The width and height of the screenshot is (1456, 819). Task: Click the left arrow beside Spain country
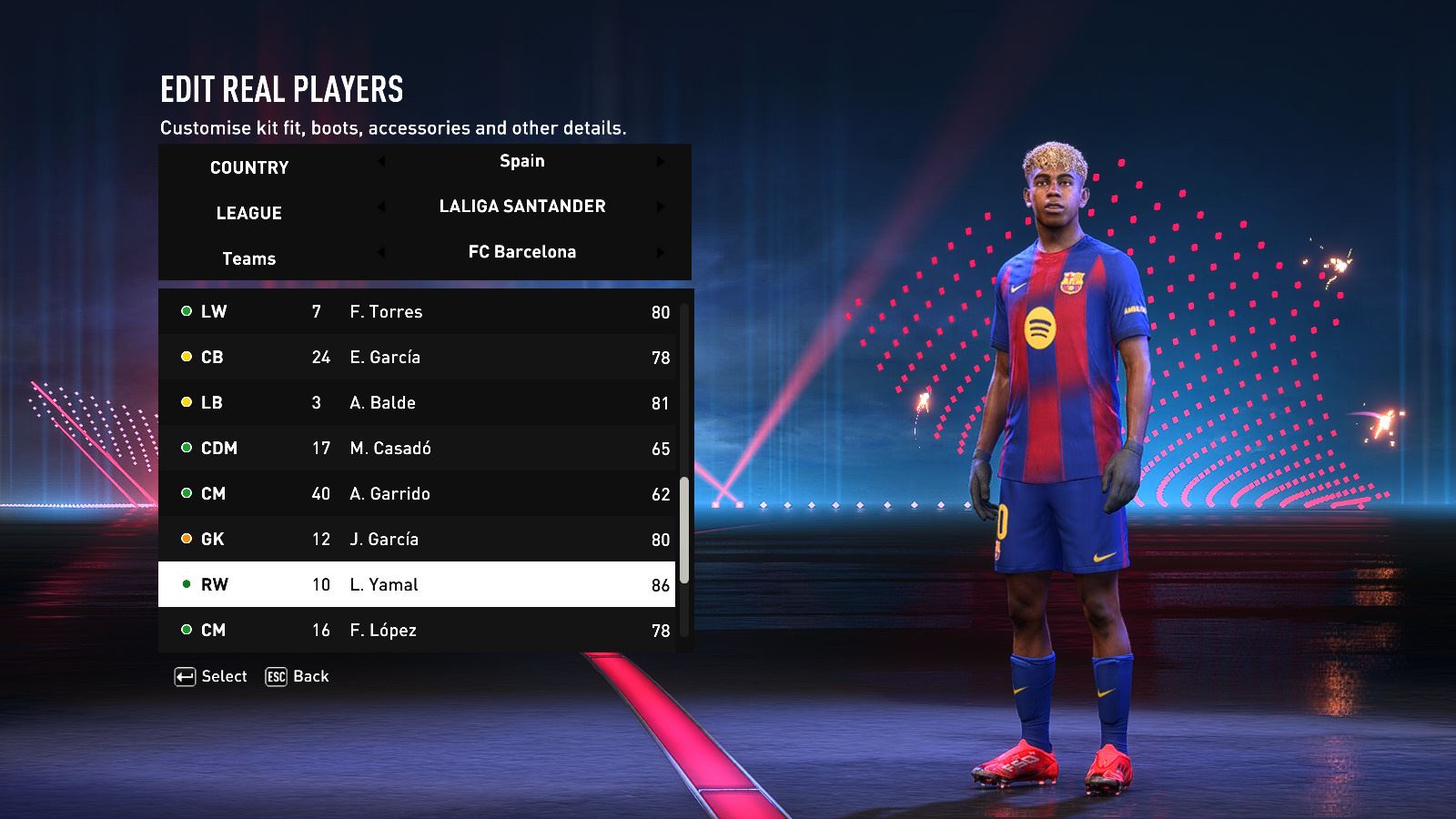(x=381, y=161)
